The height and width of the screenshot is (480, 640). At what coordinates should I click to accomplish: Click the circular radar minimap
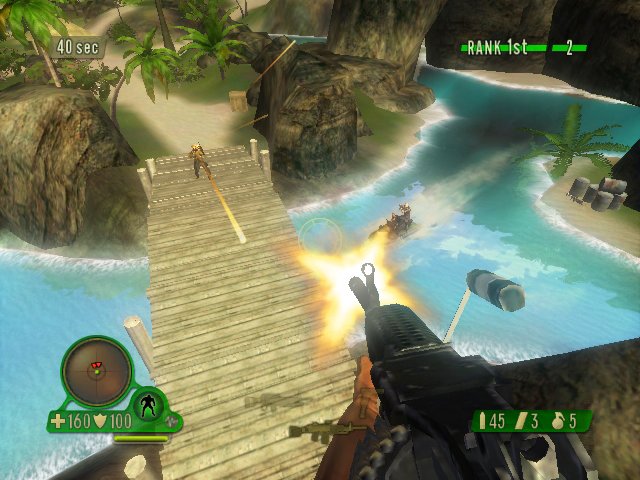tap(96, 371)
